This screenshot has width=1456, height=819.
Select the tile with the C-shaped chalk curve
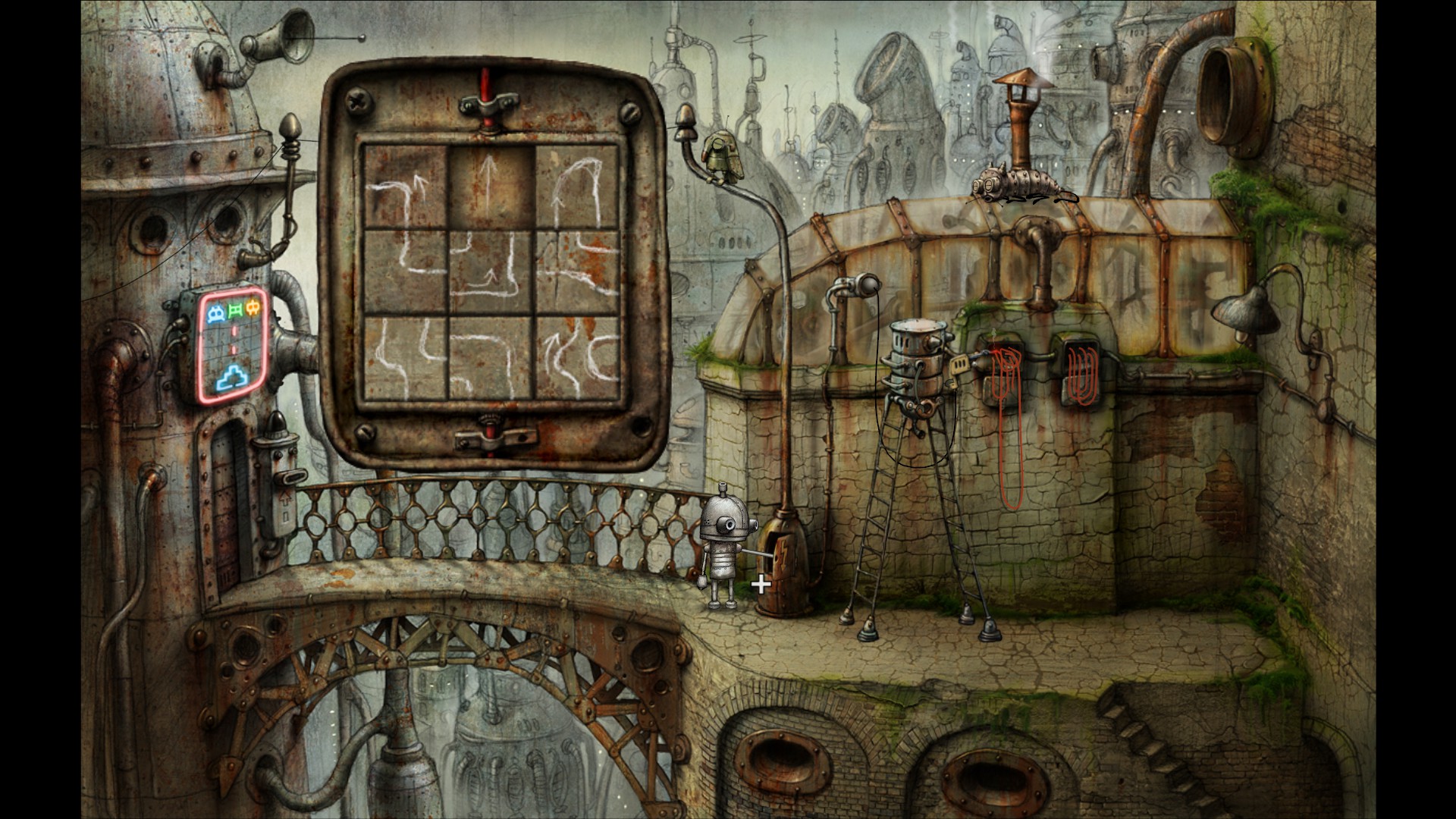pos(577,357)
